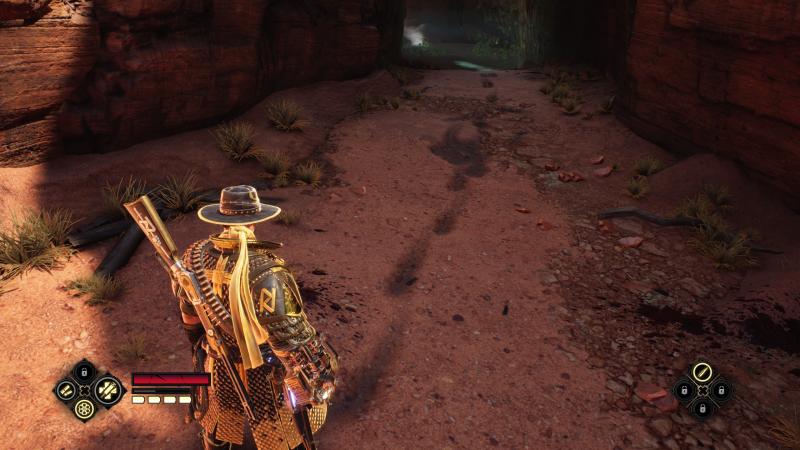
Task: Activate the revolver cylinder ability icon
Action: [x=84, y=408]
